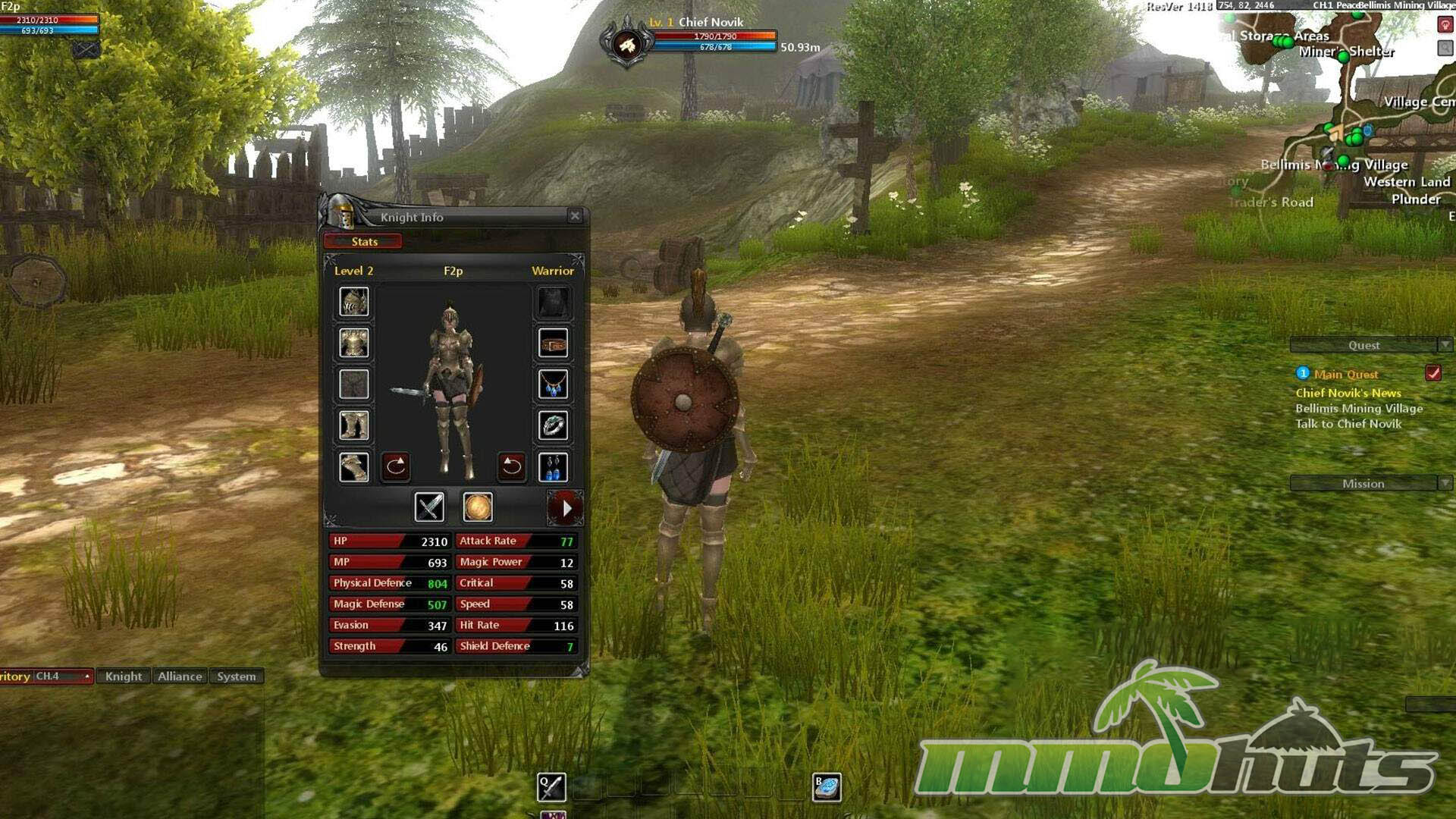Switch to the Stats tab

363,241
